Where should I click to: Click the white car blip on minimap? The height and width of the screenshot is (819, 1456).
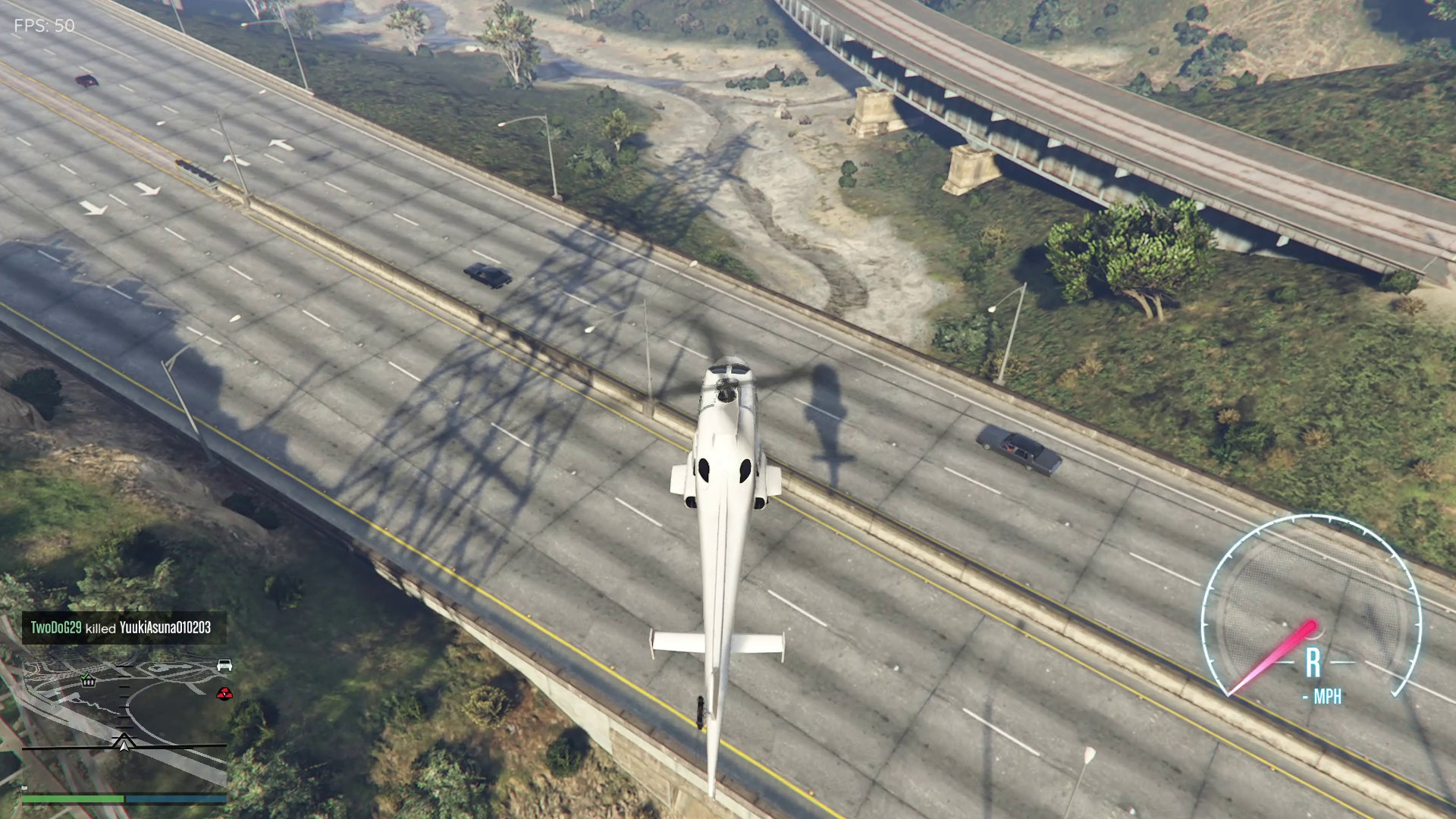224,665
